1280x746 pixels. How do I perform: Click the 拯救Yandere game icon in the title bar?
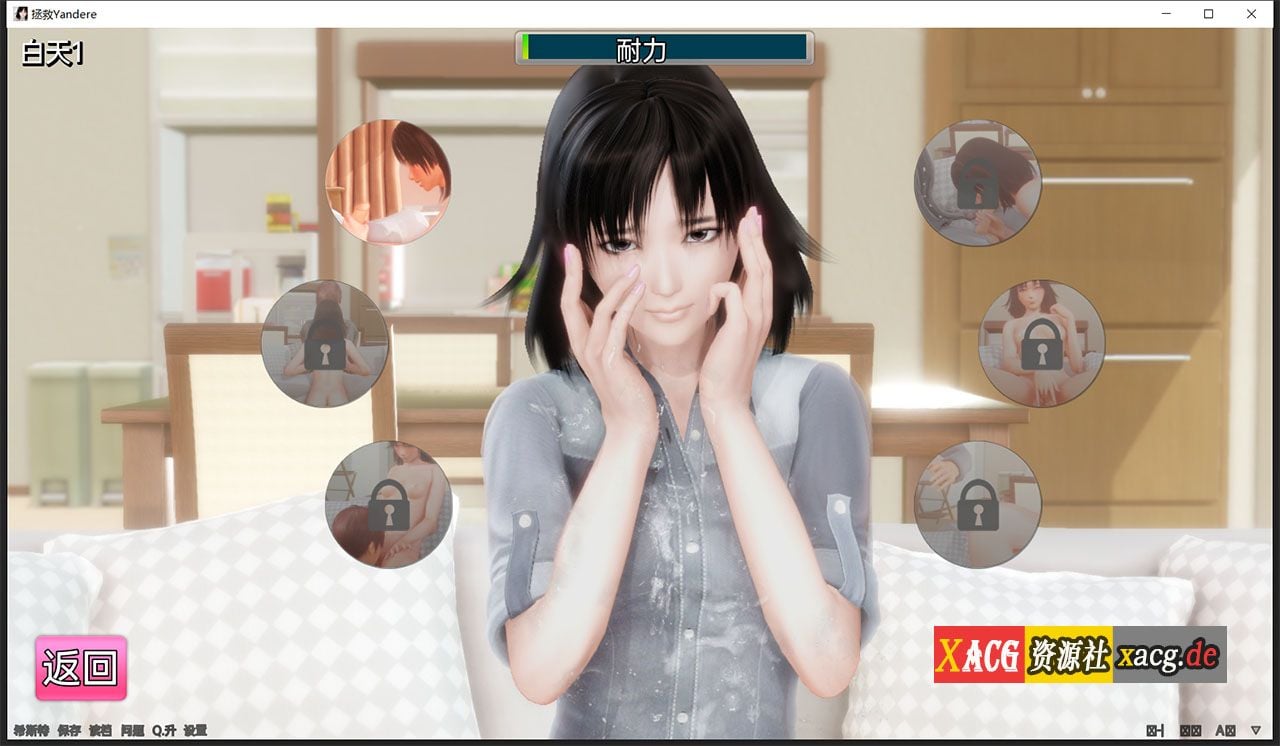(22, 14)
